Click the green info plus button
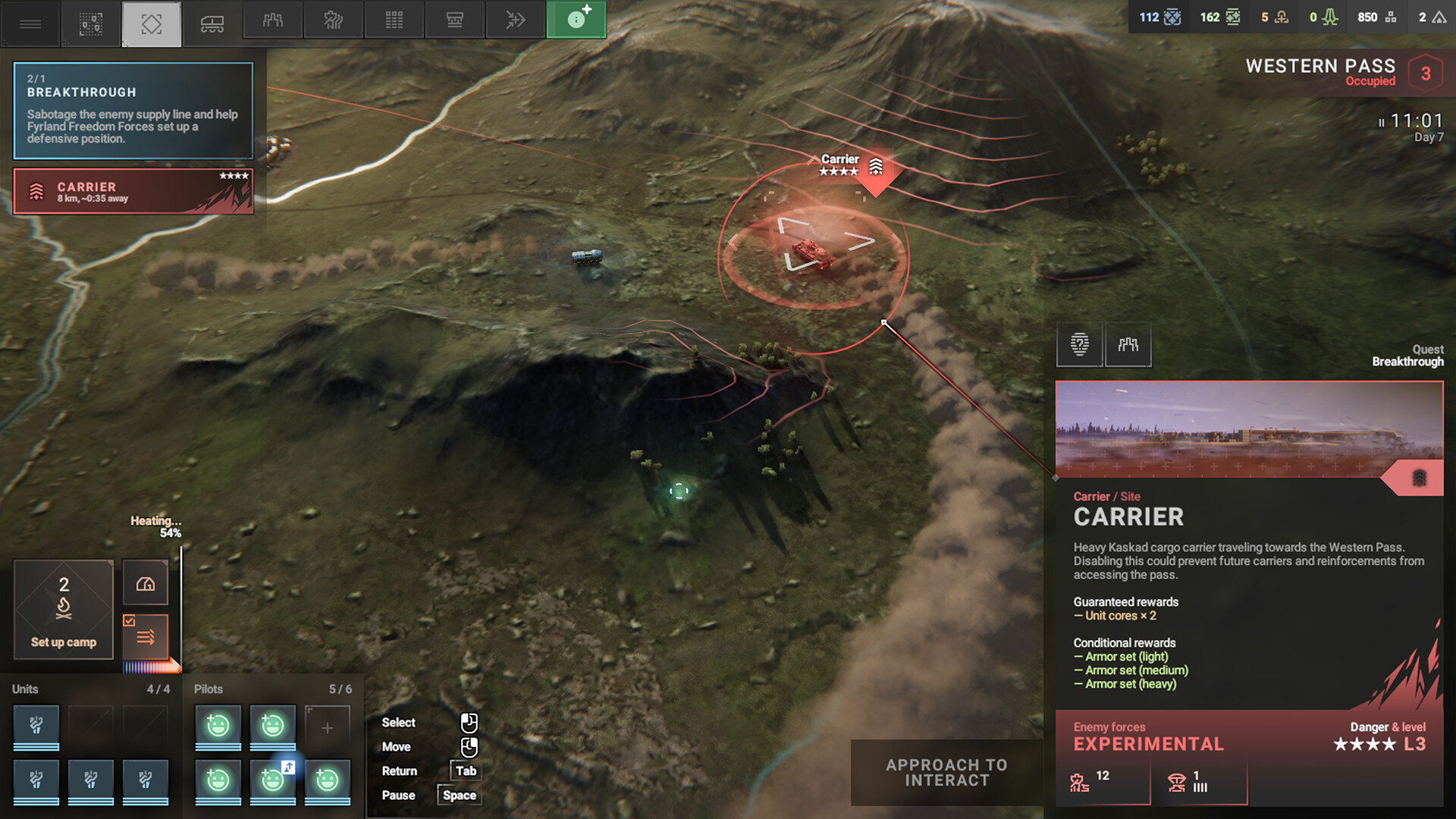This screenshot has width=1456, height=819. tap(576, 20)
